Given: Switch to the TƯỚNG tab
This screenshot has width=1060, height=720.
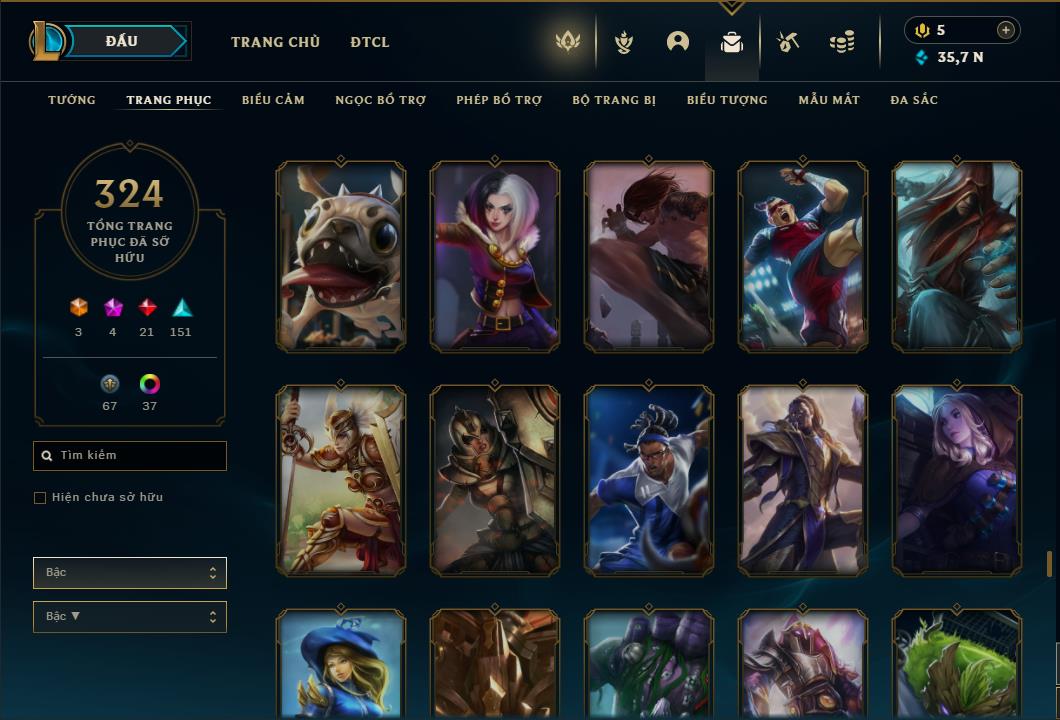Looking at the screenshot, I should [x=72, y=100].
